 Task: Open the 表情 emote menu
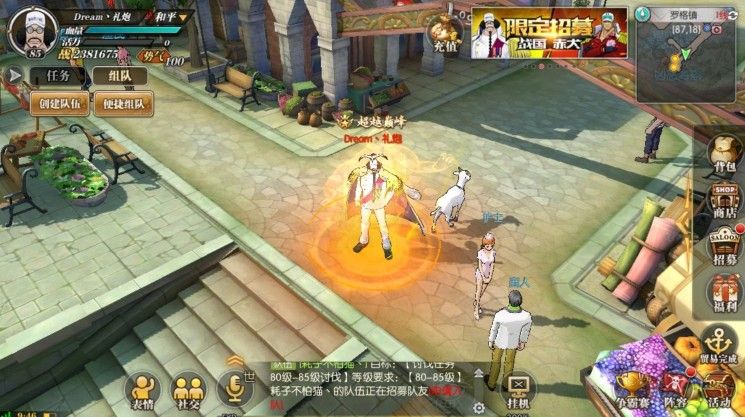[145, 392]
